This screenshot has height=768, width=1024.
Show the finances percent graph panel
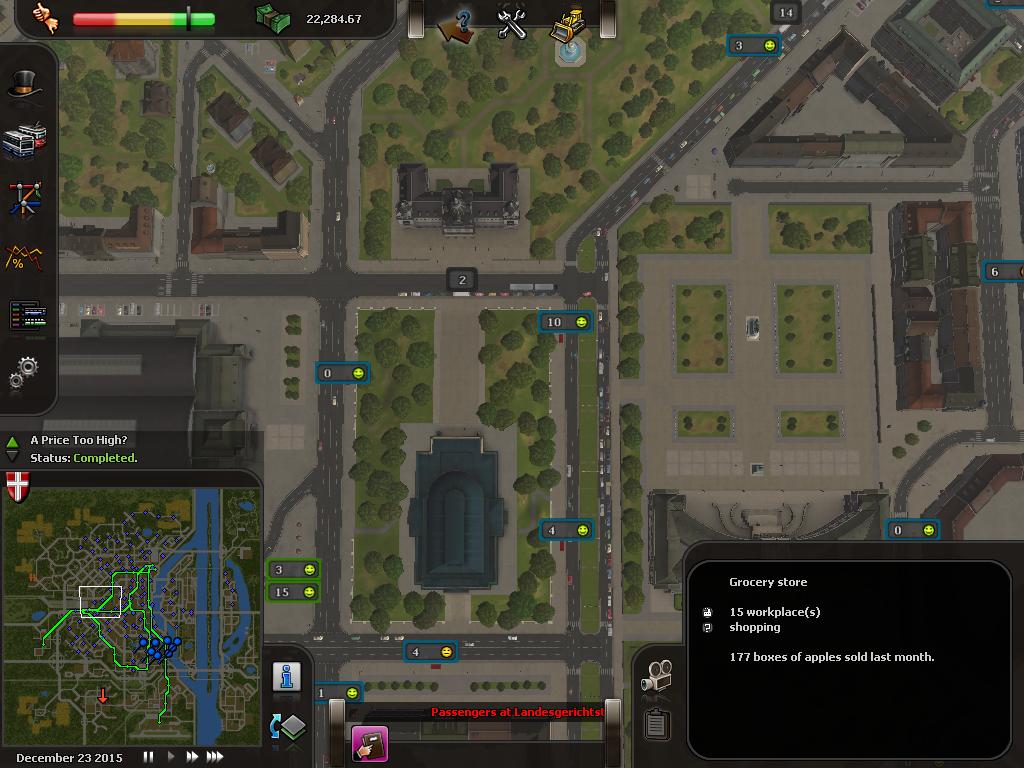(24, 257)
